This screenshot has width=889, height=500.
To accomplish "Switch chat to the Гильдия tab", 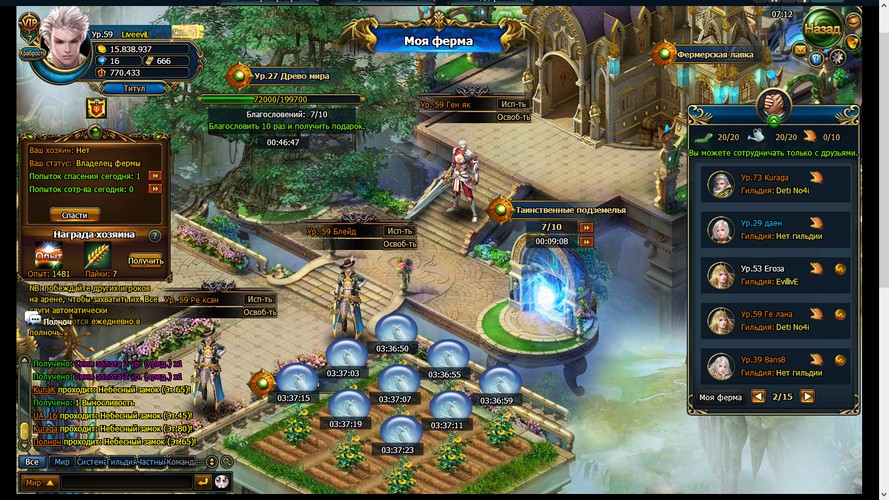I will click(123, 462).
